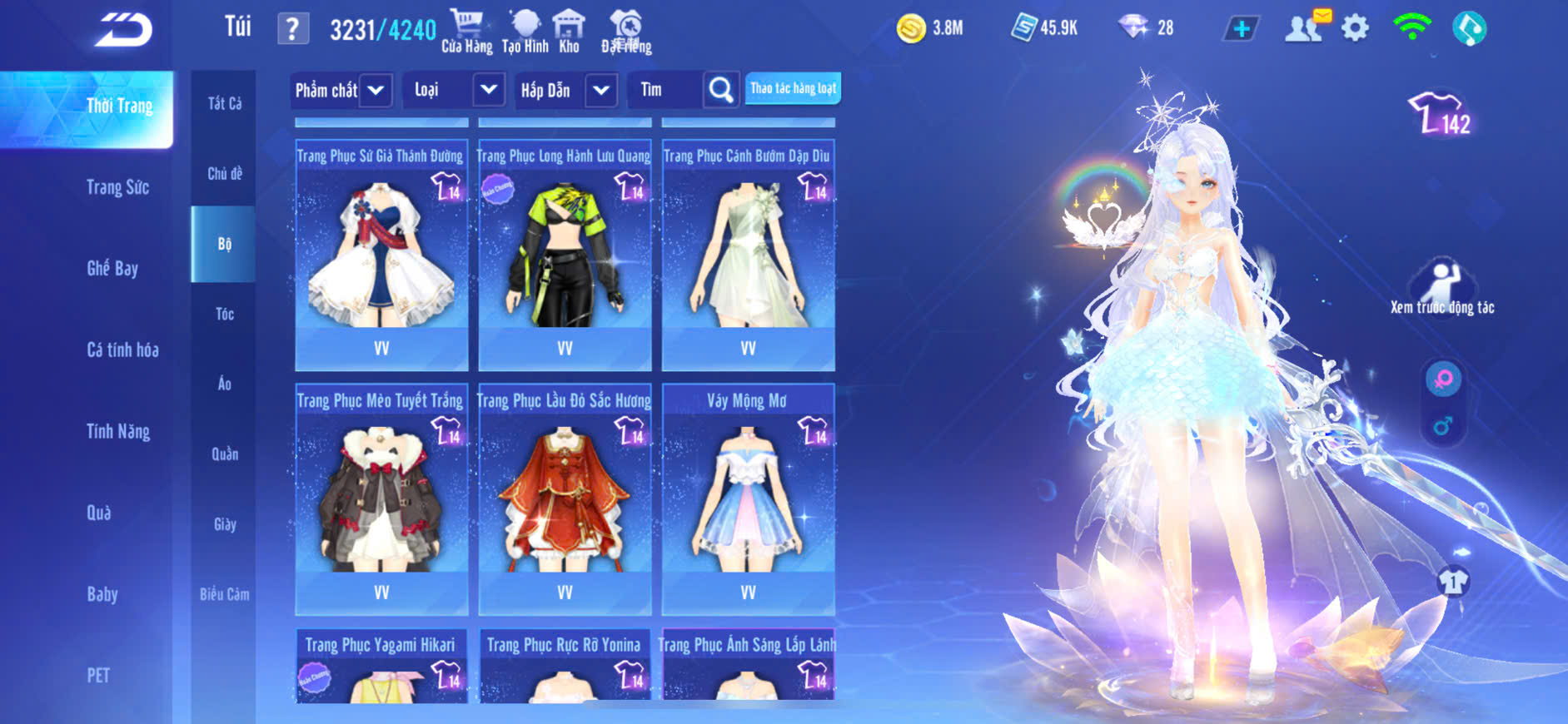This screenshot has height=724, width=1568.
Task: Open Xem trước động tác preview
Action: 1442,288
